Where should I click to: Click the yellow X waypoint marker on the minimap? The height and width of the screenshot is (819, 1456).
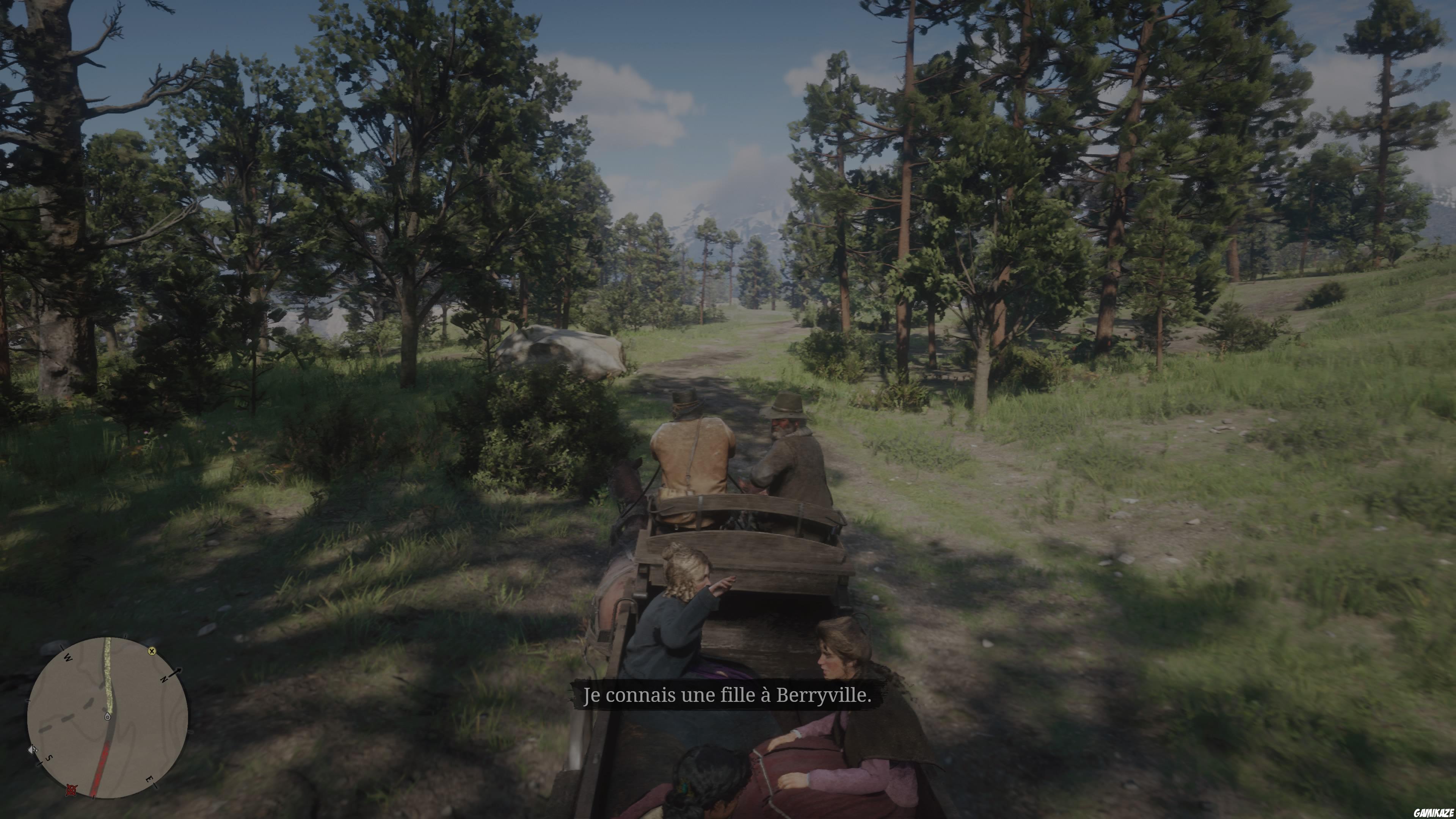tap(152, 652)
